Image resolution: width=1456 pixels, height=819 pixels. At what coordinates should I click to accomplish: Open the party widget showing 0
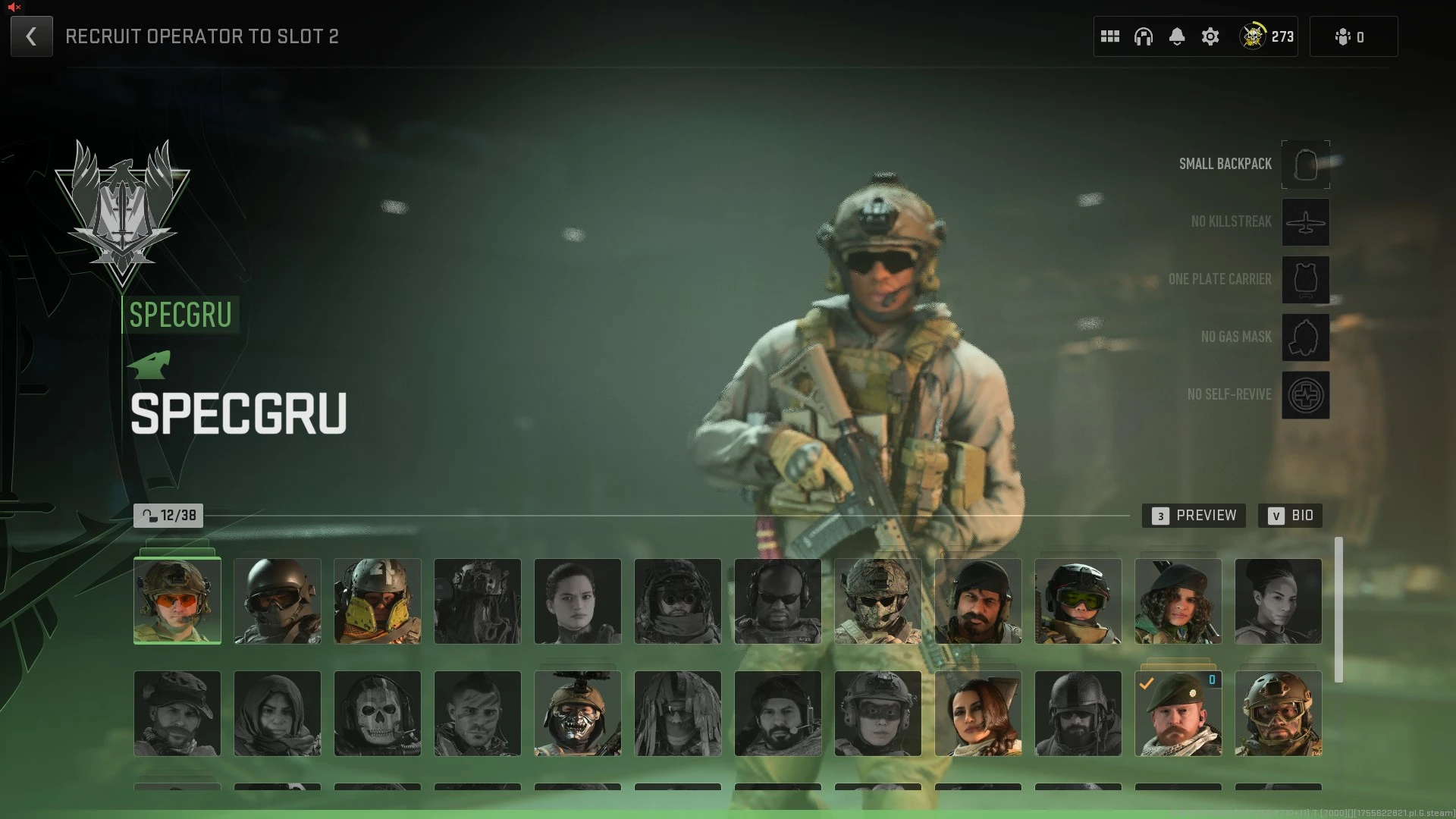1354,36
